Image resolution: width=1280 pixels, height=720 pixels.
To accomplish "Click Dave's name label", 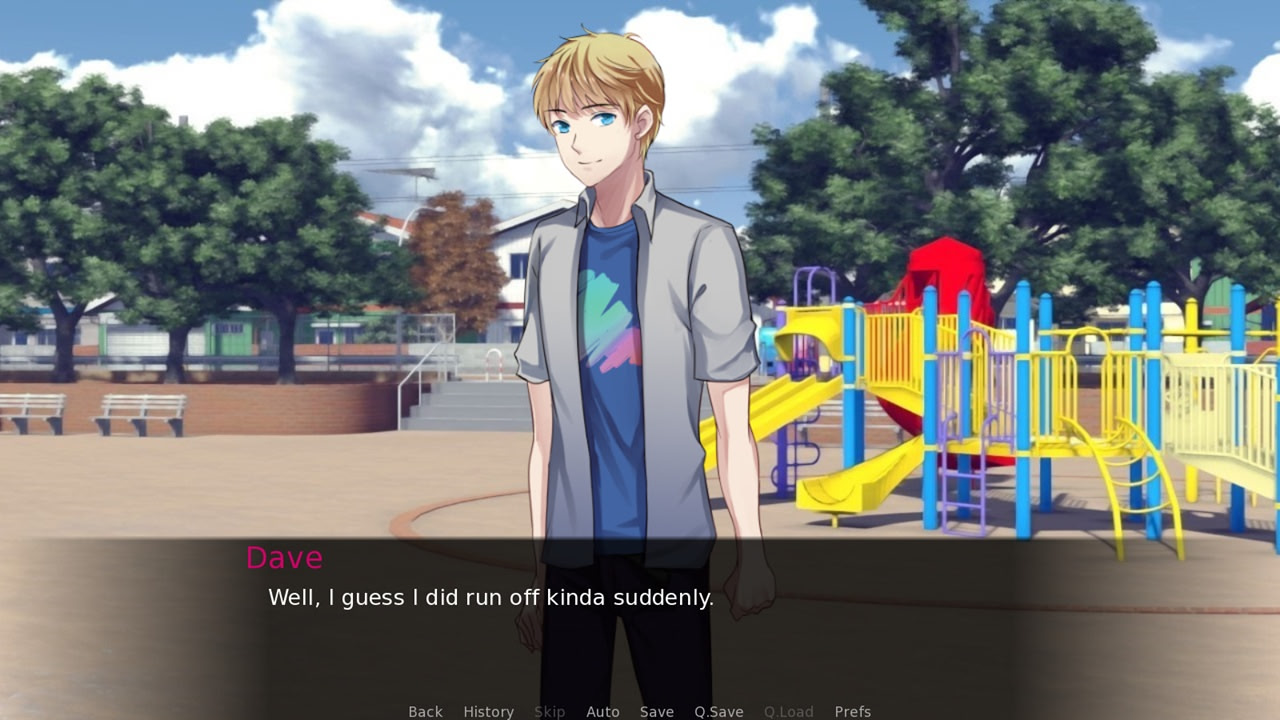I will [x=284, y=558].
